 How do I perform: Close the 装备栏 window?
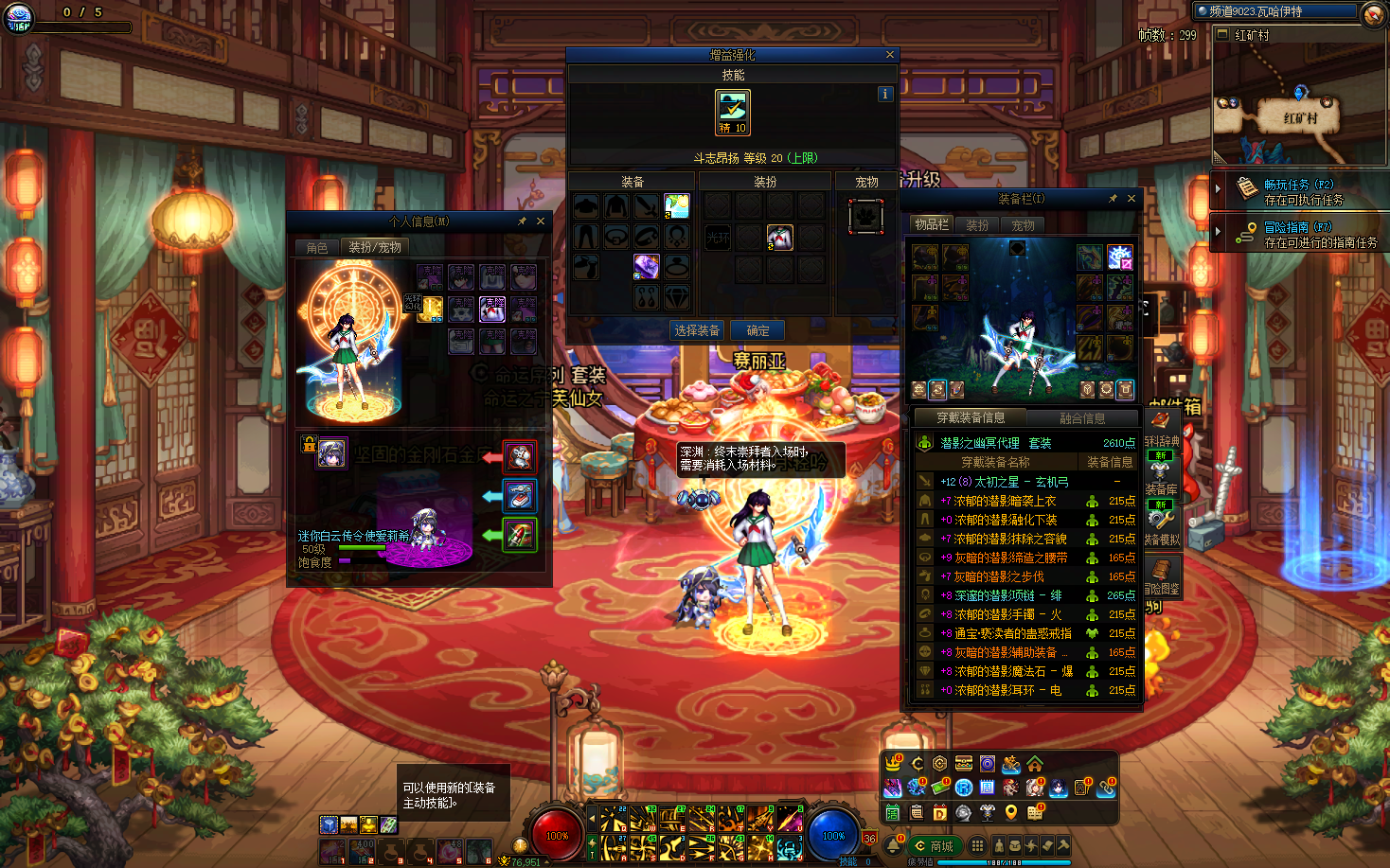point(1131,199)
